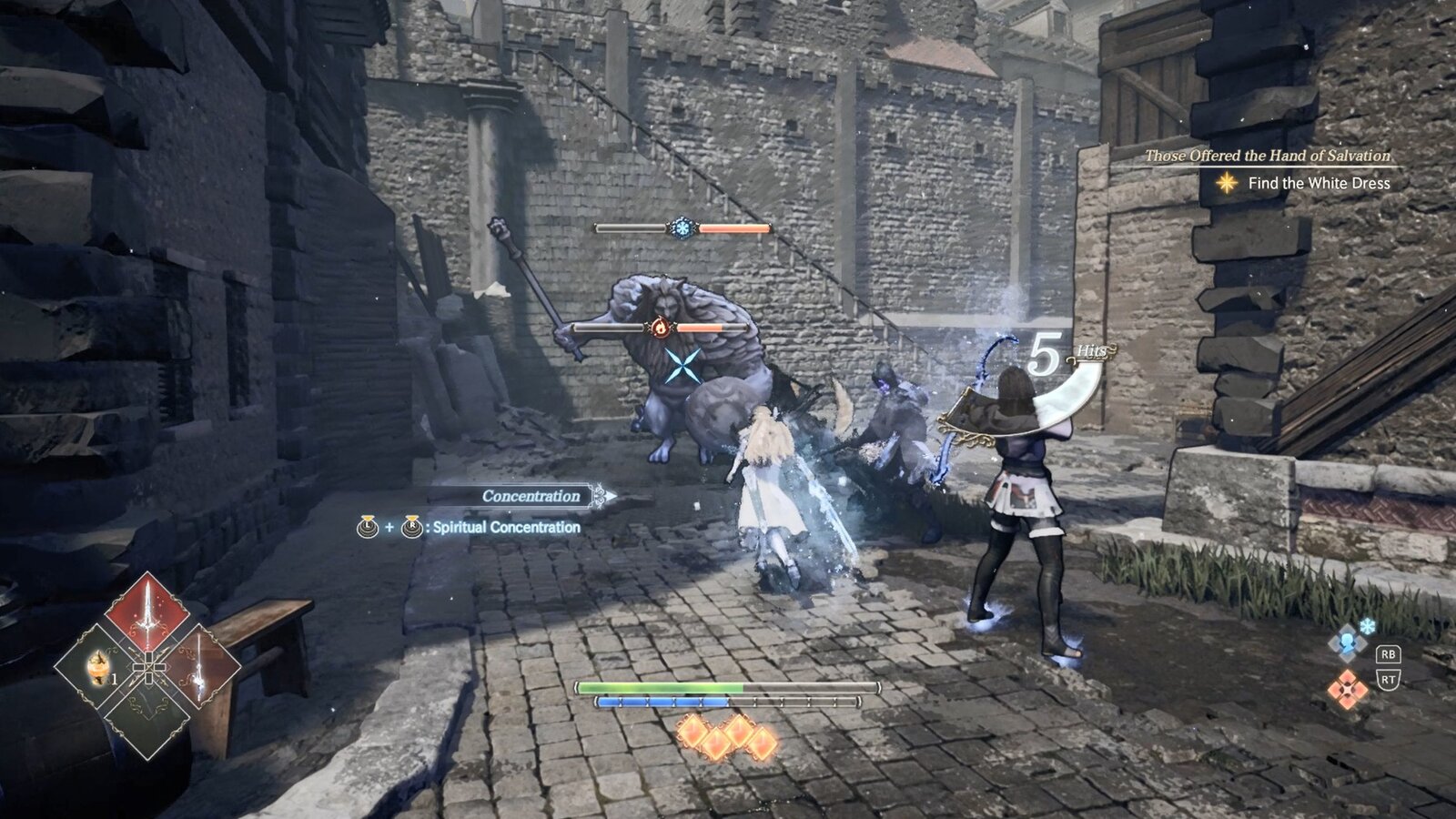The image size is (1456, 819).
Task: Select the objective text Find the White Dress
Action: (1319, 182)
